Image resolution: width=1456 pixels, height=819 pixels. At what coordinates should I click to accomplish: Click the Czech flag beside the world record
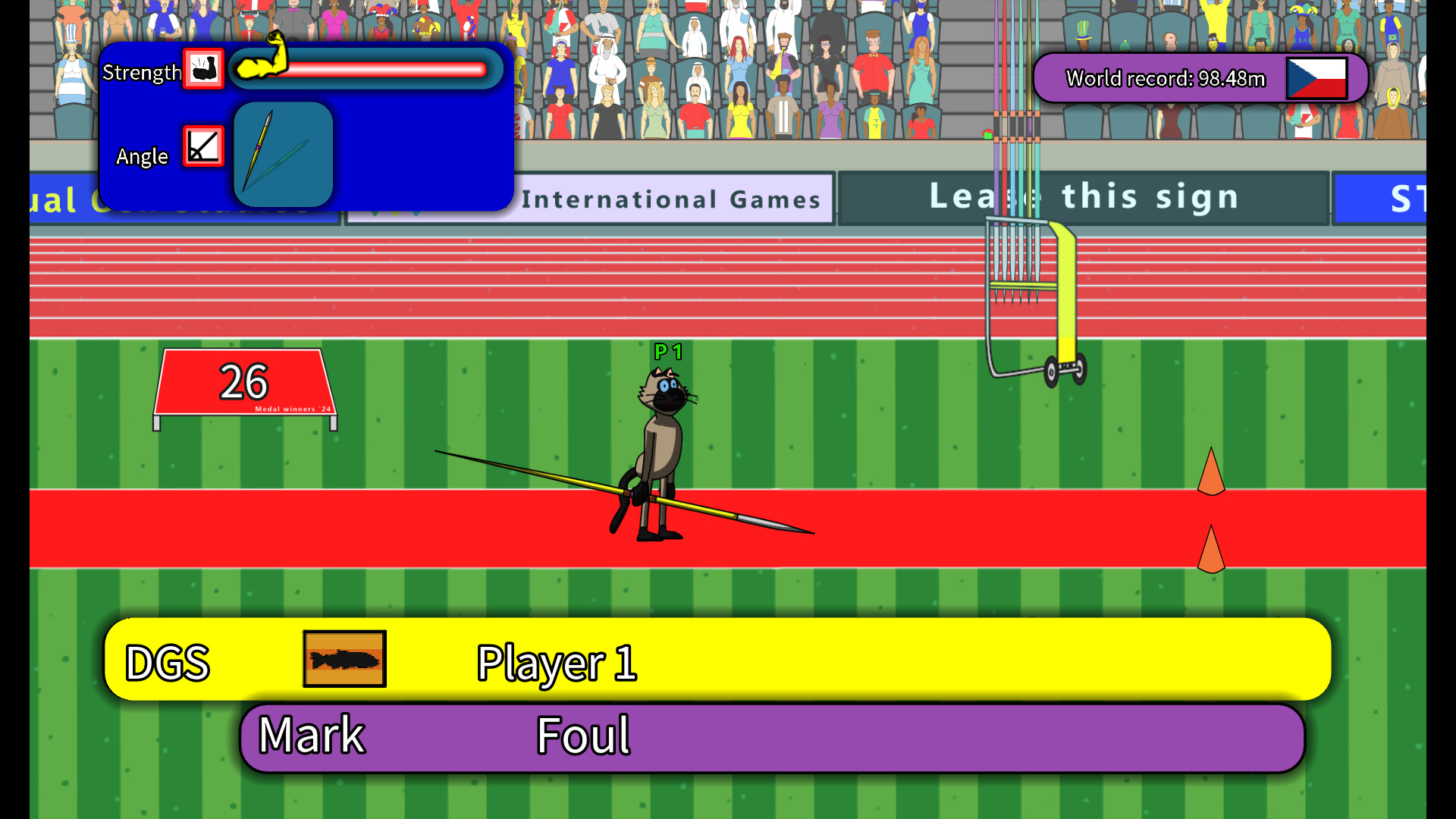click(1317, 77)
